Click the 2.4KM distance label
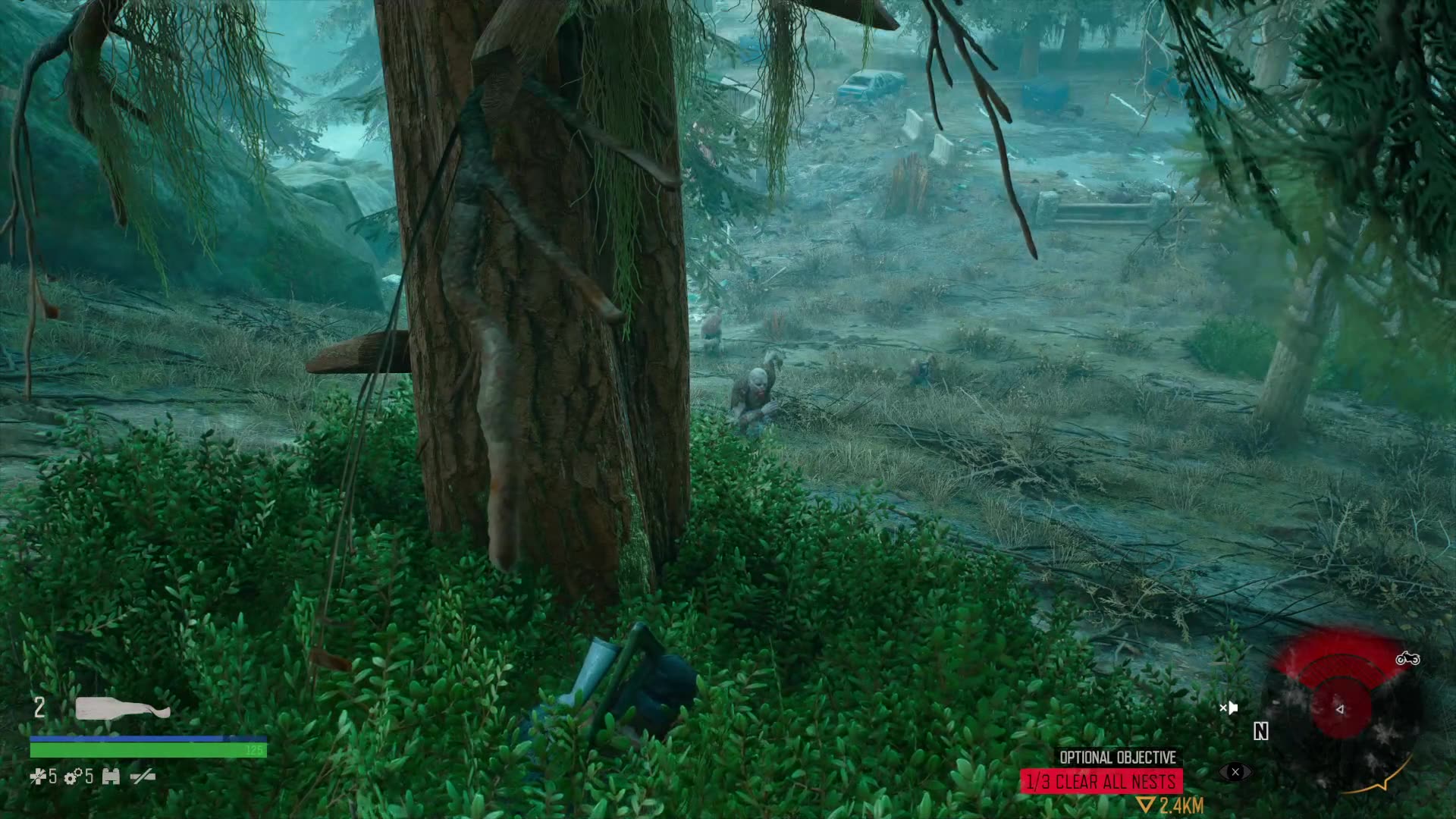 pyautogui.click(x=1181, y=805)
